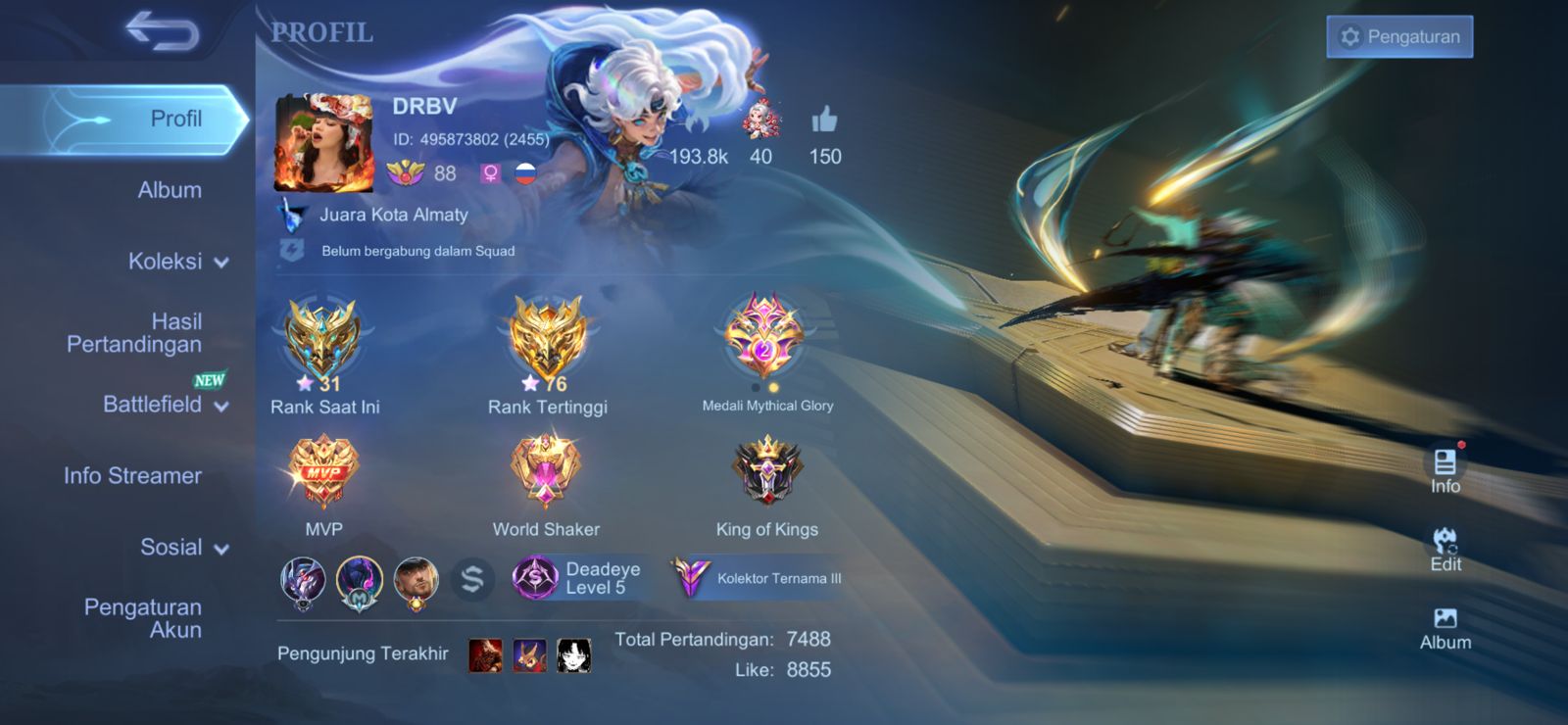This screenshot has width=1568, height=725.
Task: Click the DRBV player avatar
Action: pyautogui.click(x=323, y=143)
